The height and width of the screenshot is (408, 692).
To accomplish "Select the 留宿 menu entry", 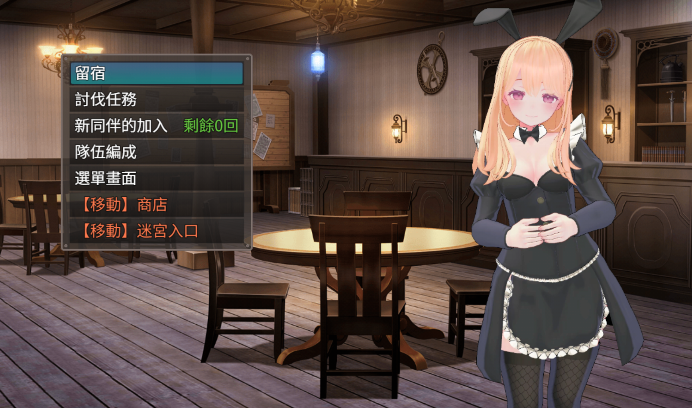I will (x=157, y=73).
